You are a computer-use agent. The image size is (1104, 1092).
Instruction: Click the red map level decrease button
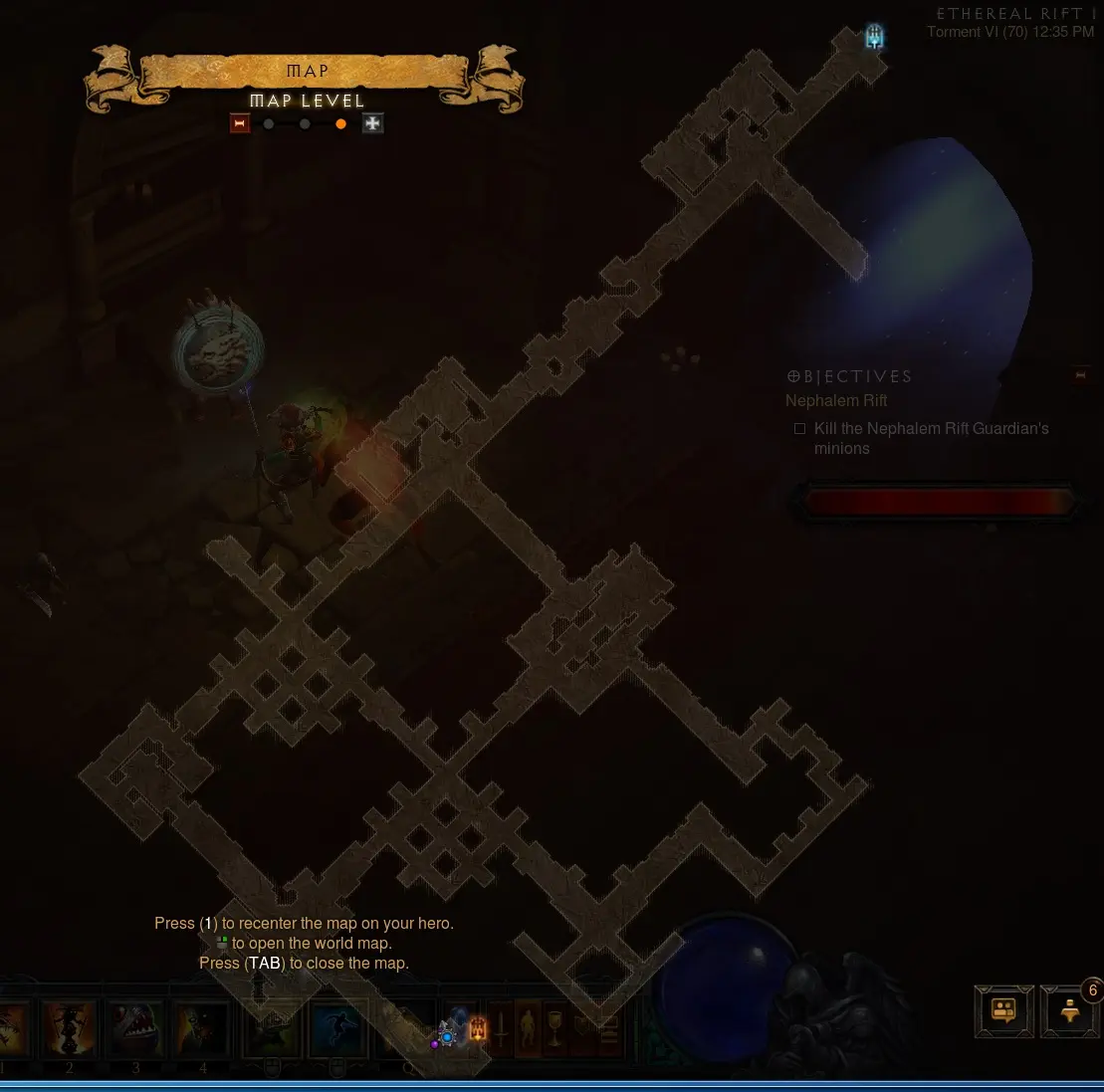[x=239, y=123]
